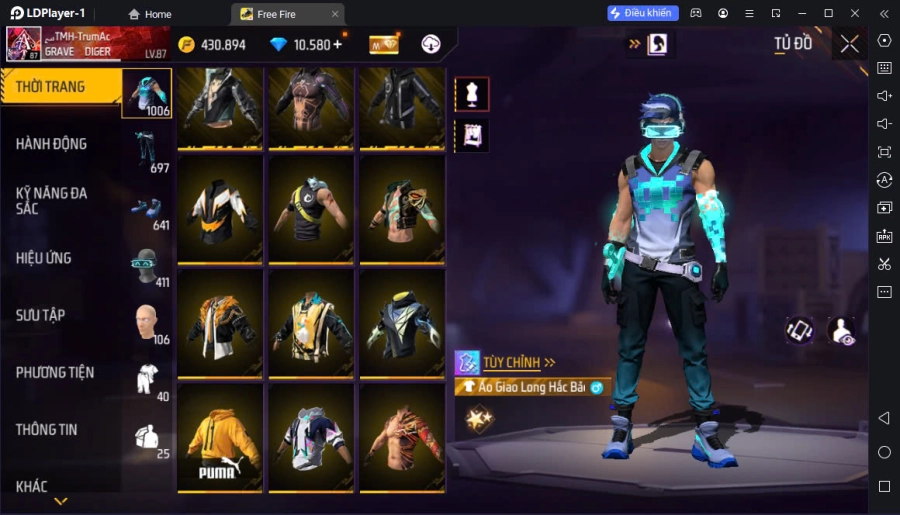
Task: Switch to the Hành Động category
Action: tap(62, 144)
